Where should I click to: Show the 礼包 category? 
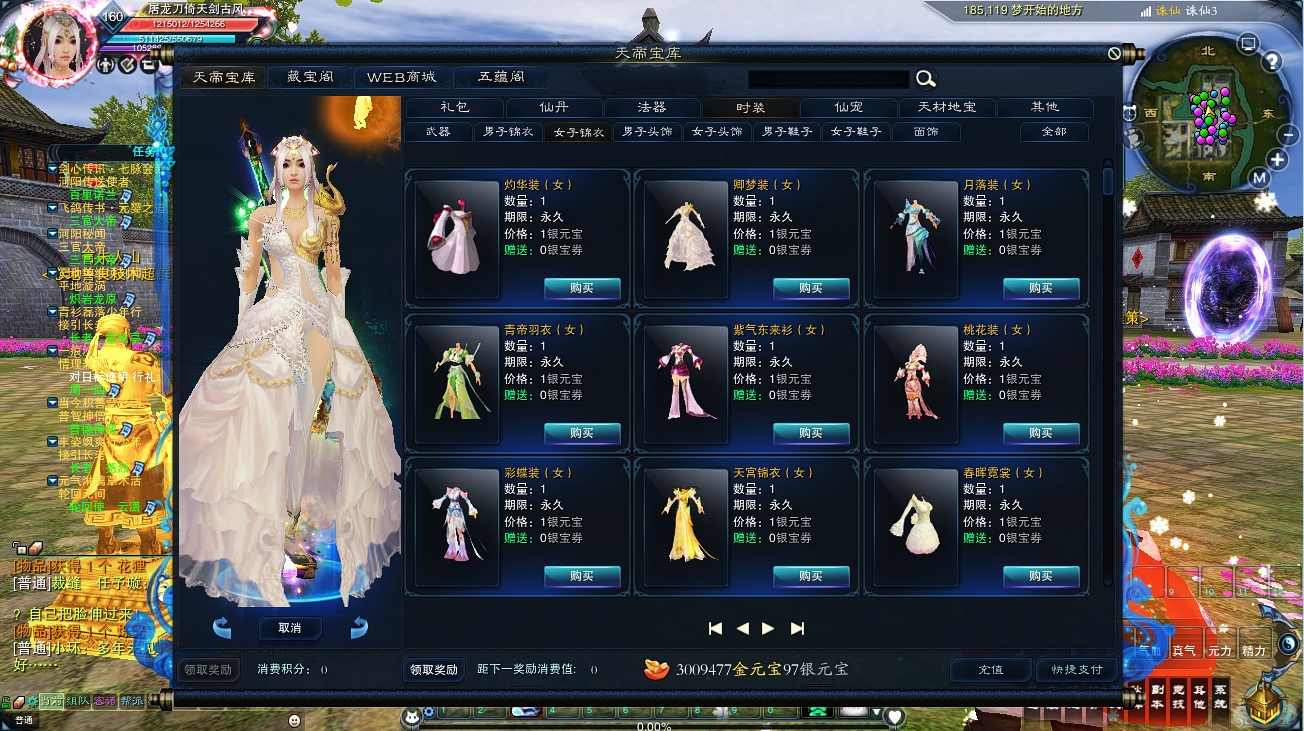point(454,107)
